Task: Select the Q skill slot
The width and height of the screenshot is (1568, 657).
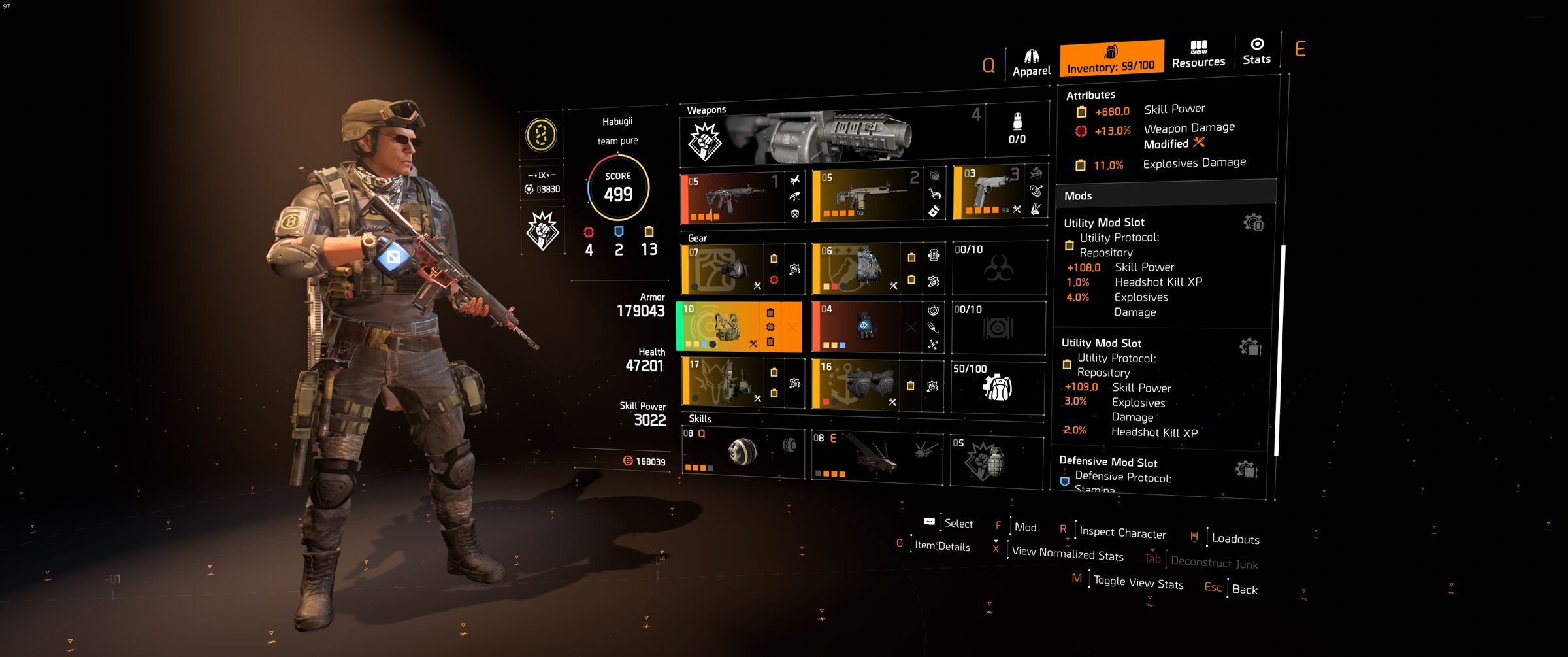Action: (742, 451)
